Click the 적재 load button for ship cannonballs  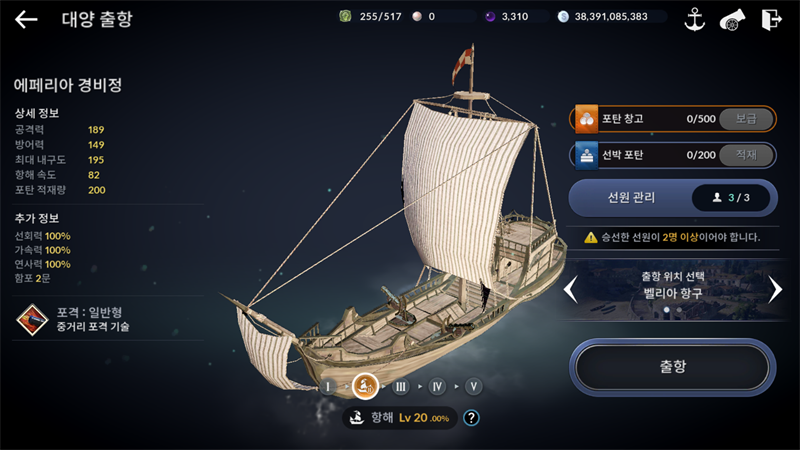[x=746, y=155]
